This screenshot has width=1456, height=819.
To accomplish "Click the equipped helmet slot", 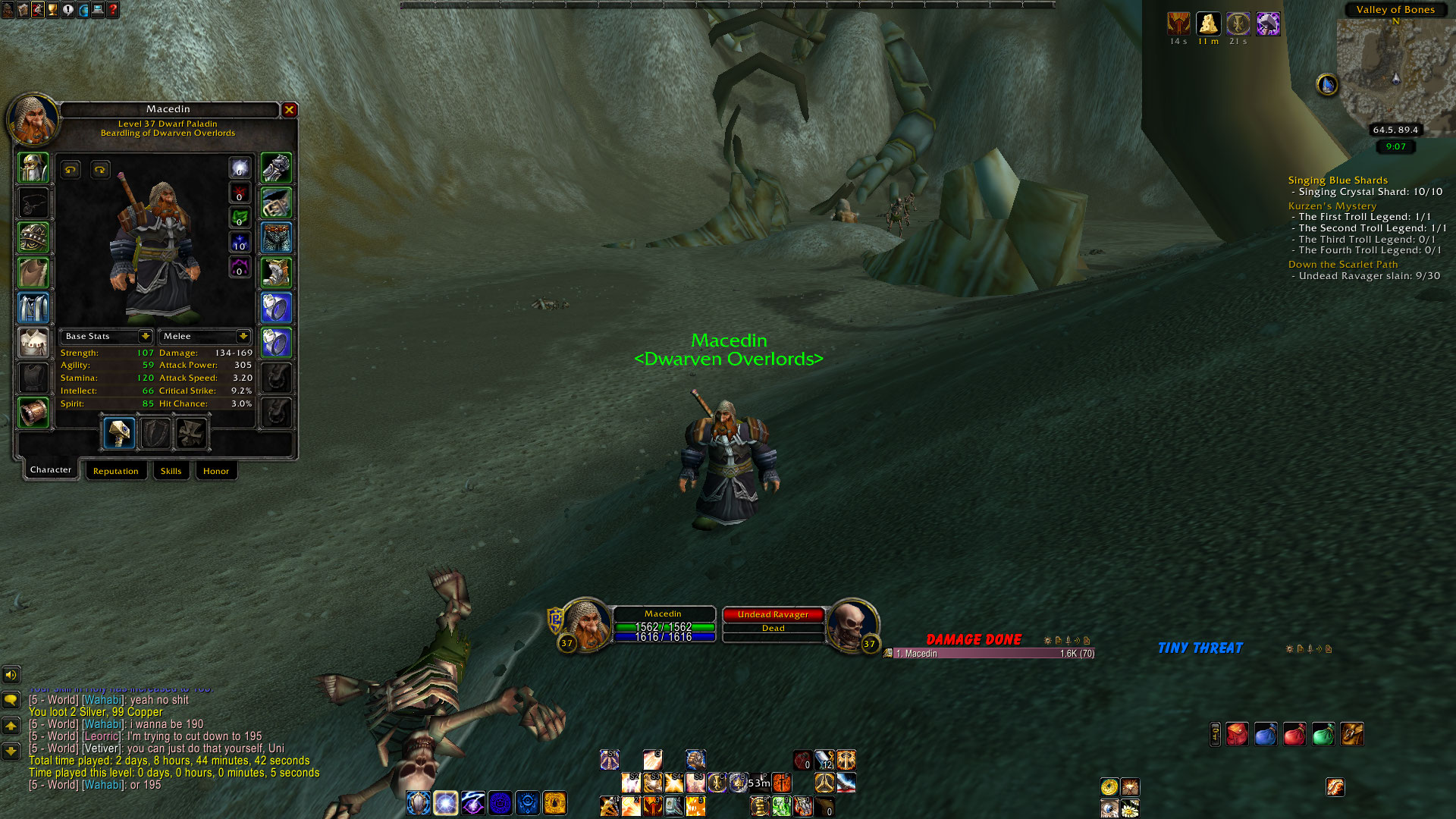I will click(x=33, y=168).
